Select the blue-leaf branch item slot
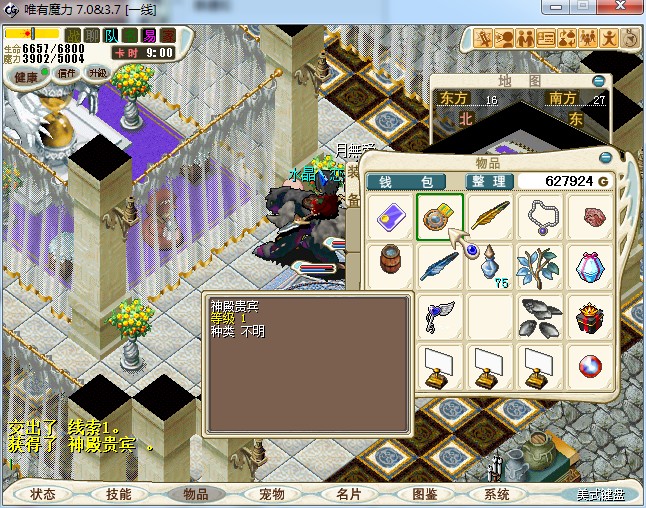The image size is (646, 508). 540,266
